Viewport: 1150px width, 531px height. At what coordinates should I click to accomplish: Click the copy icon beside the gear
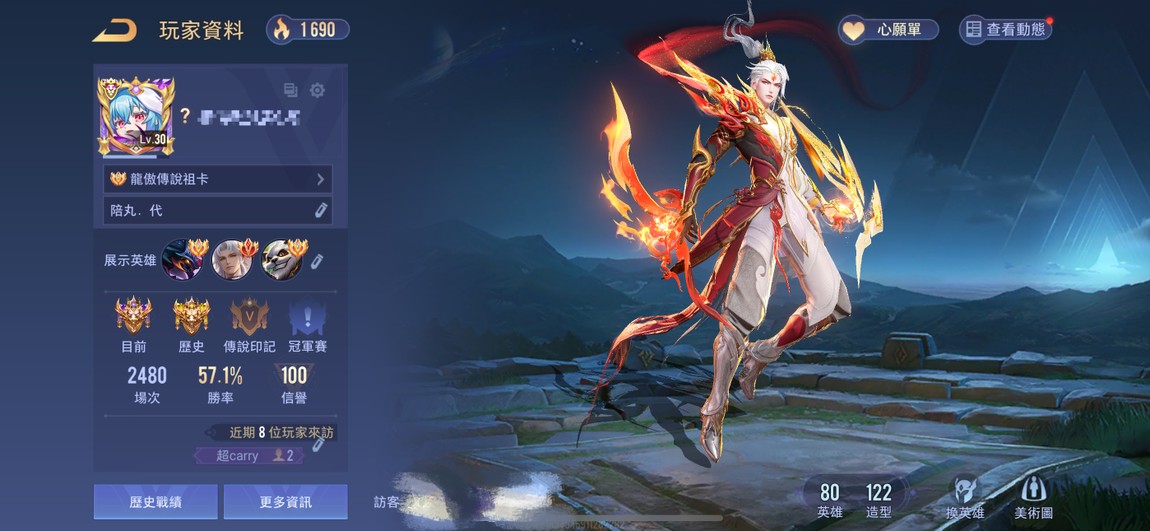click(x=291, y=90)
